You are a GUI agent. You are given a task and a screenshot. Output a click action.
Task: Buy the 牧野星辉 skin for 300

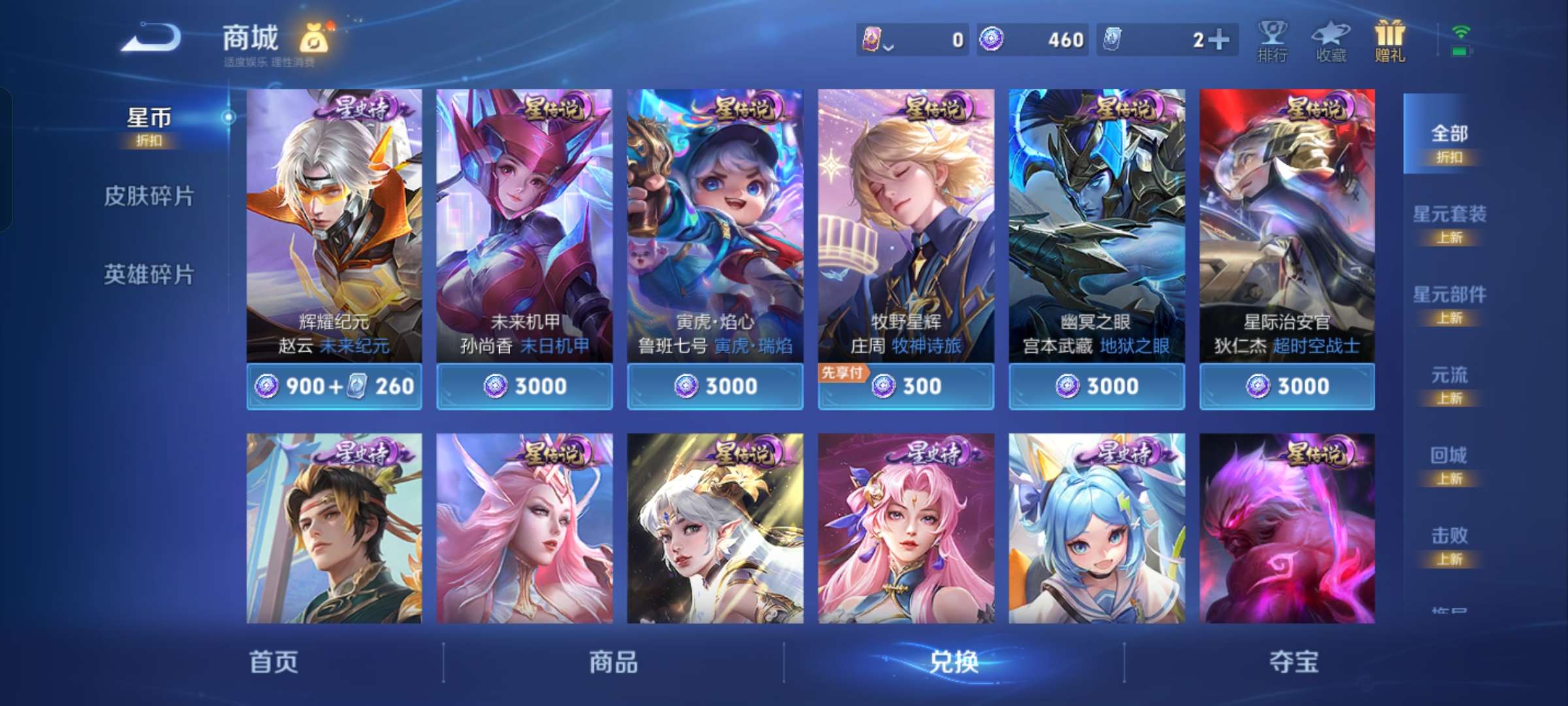point(906,386)
